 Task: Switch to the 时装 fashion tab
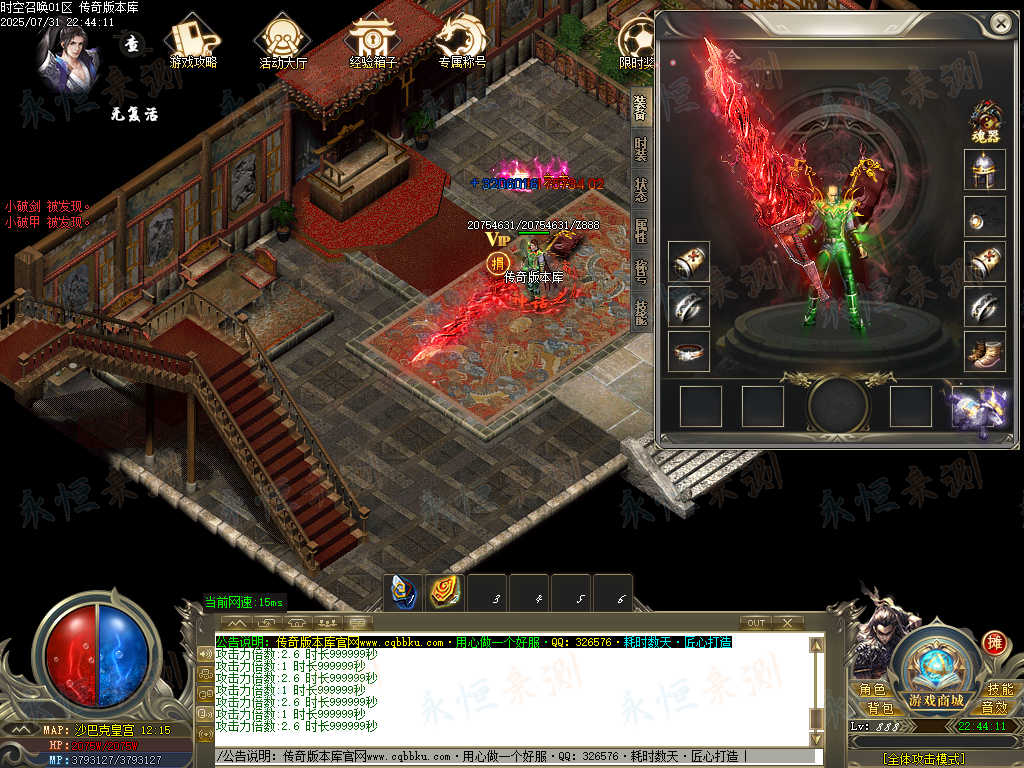point(640,148)
